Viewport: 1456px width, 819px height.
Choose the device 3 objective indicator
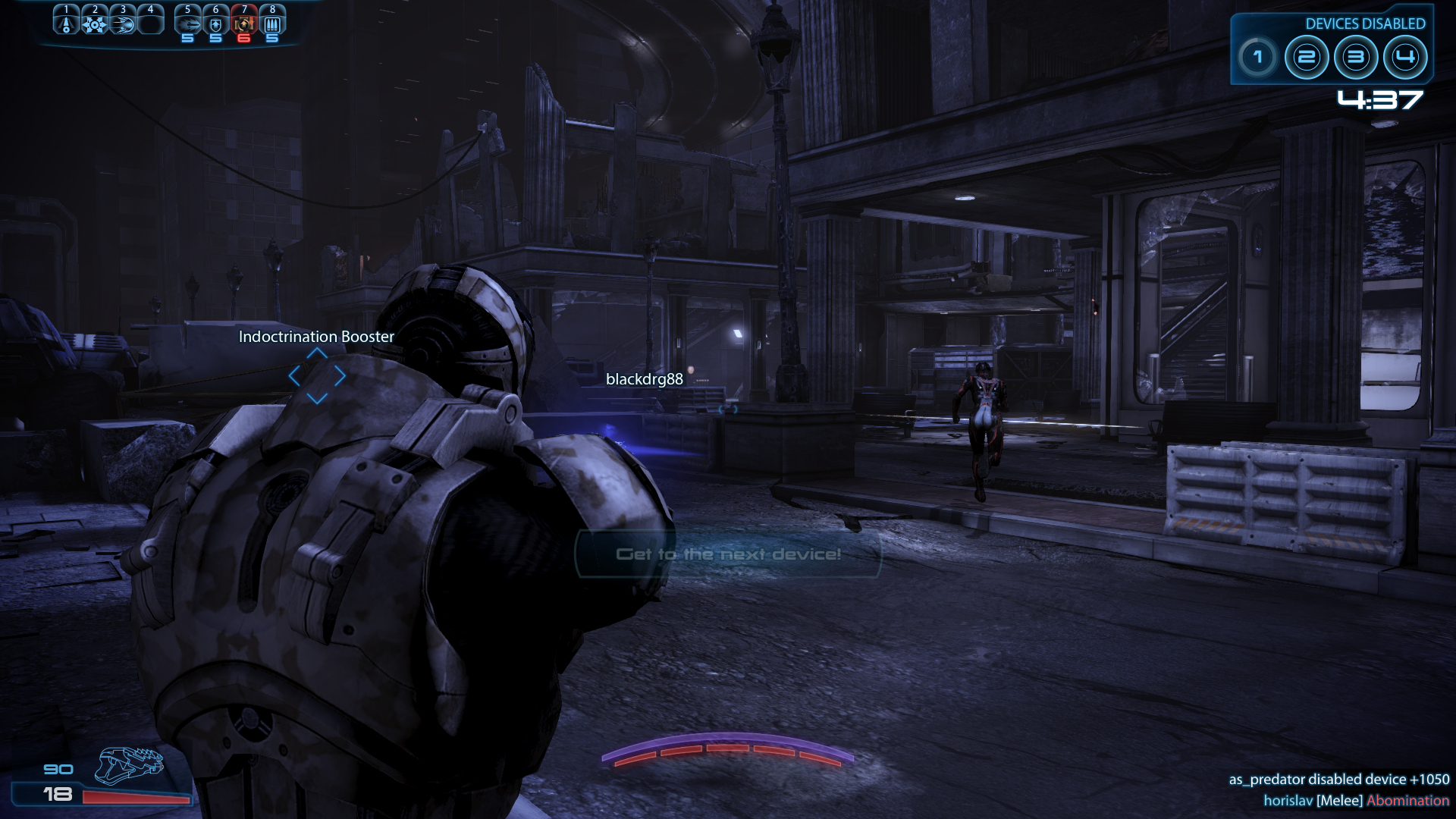click(1356, 57)
